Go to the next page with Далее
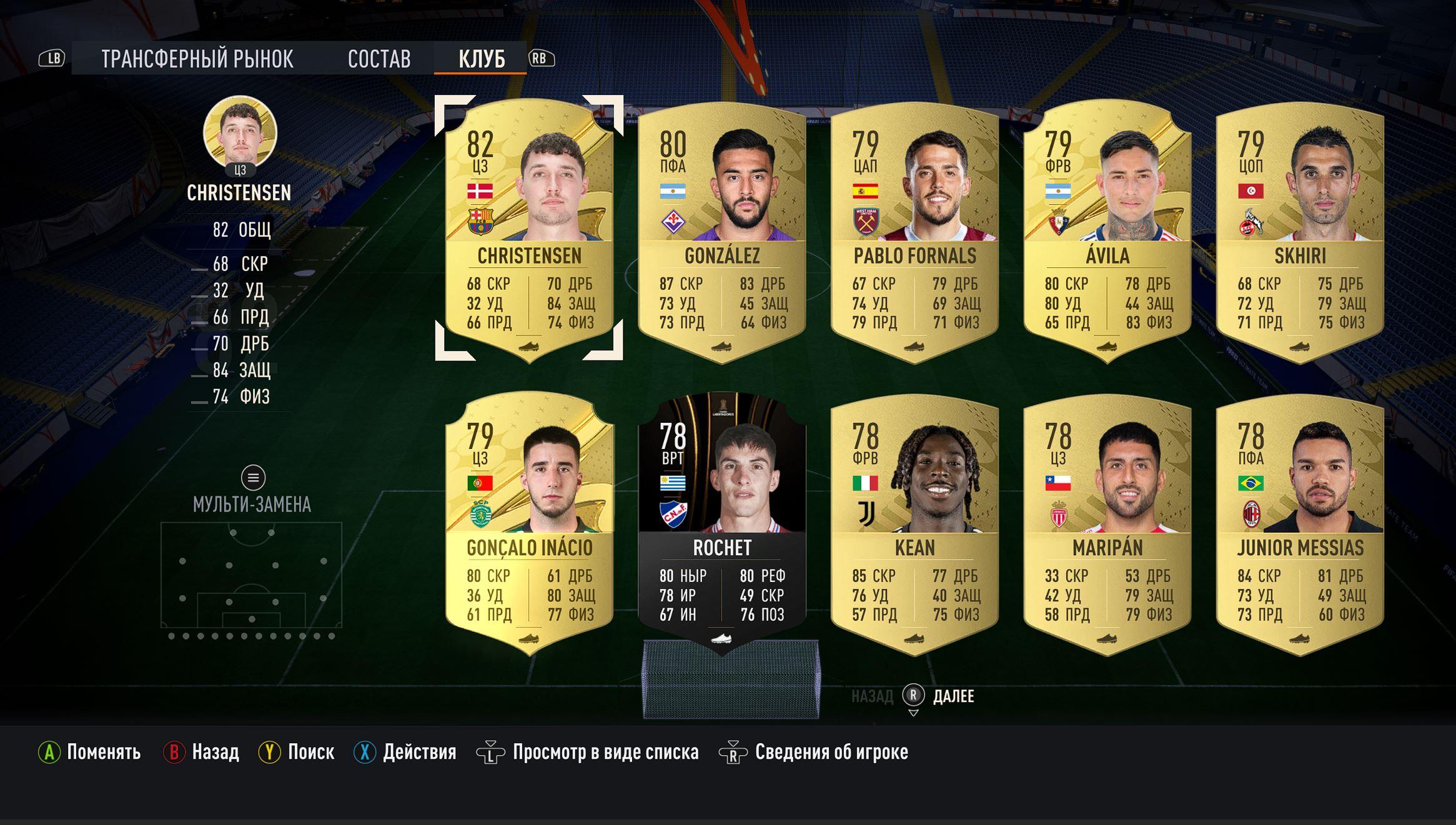Viewport: 1456px width, 825px height. (x=953, y=696)
